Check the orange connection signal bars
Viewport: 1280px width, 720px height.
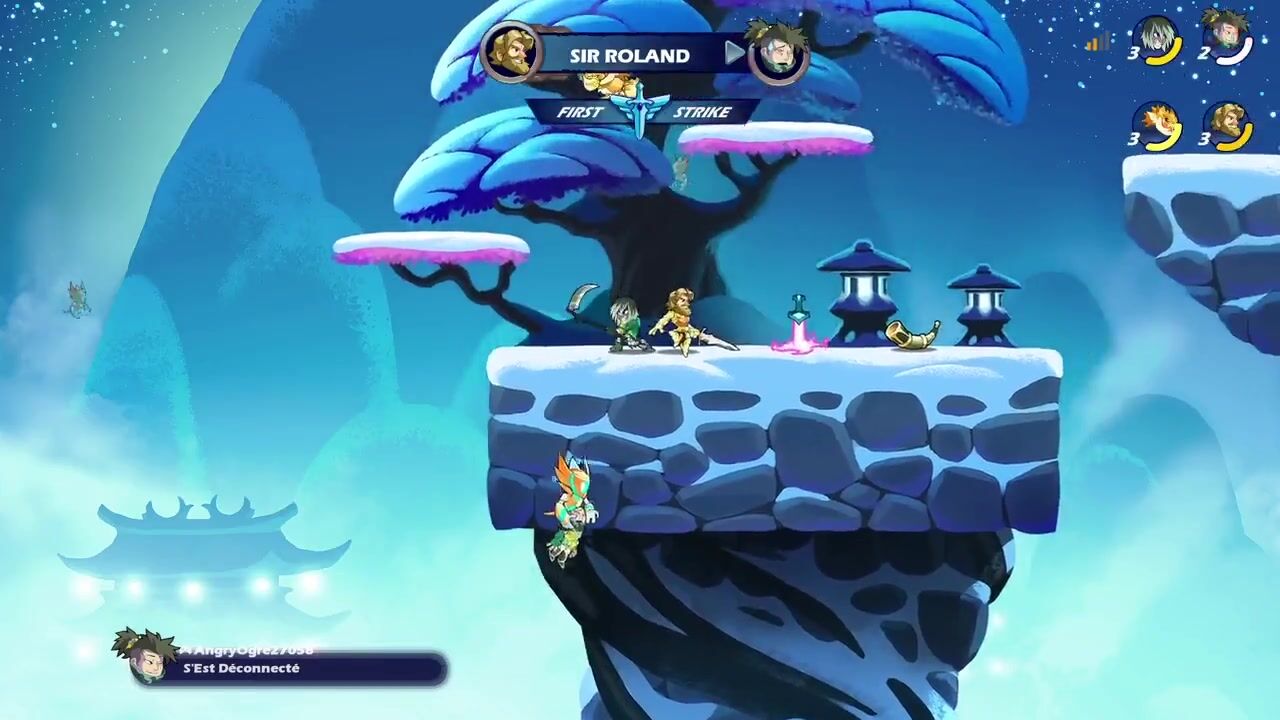pyautogui.click(x=1098, y=42)
